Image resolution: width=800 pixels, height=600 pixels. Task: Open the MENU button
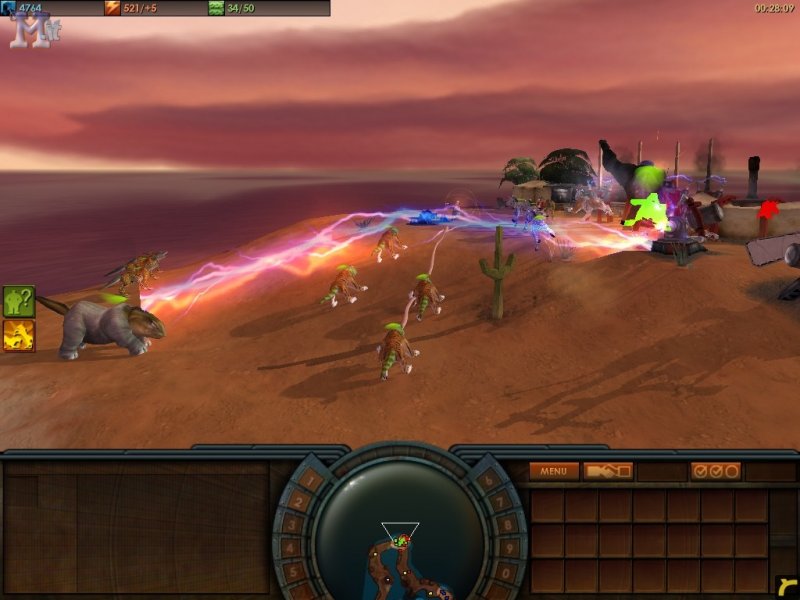[x=554, y=471]
